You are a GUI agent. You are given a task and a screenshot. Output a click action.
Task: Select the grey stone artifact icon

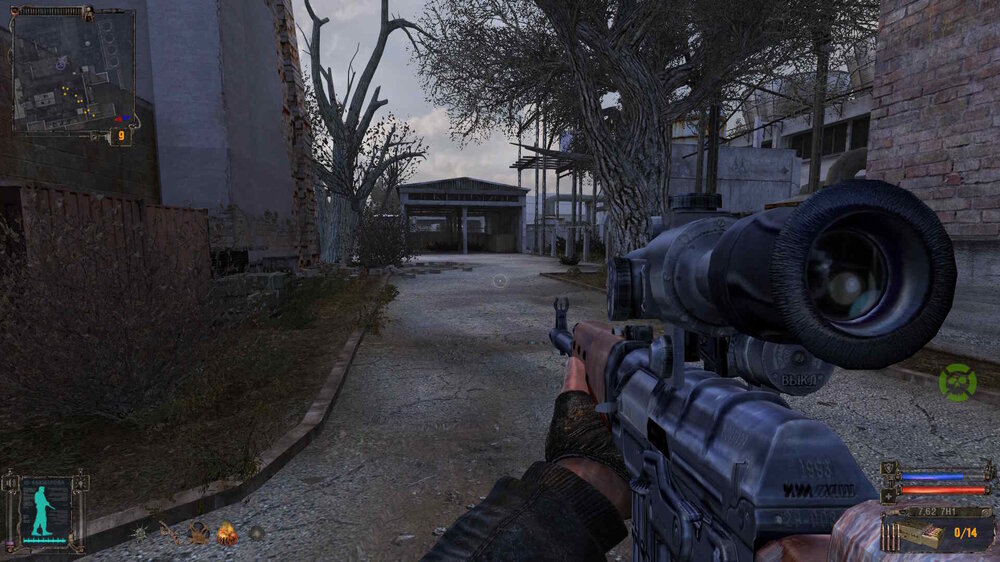[x=257, y=534]
